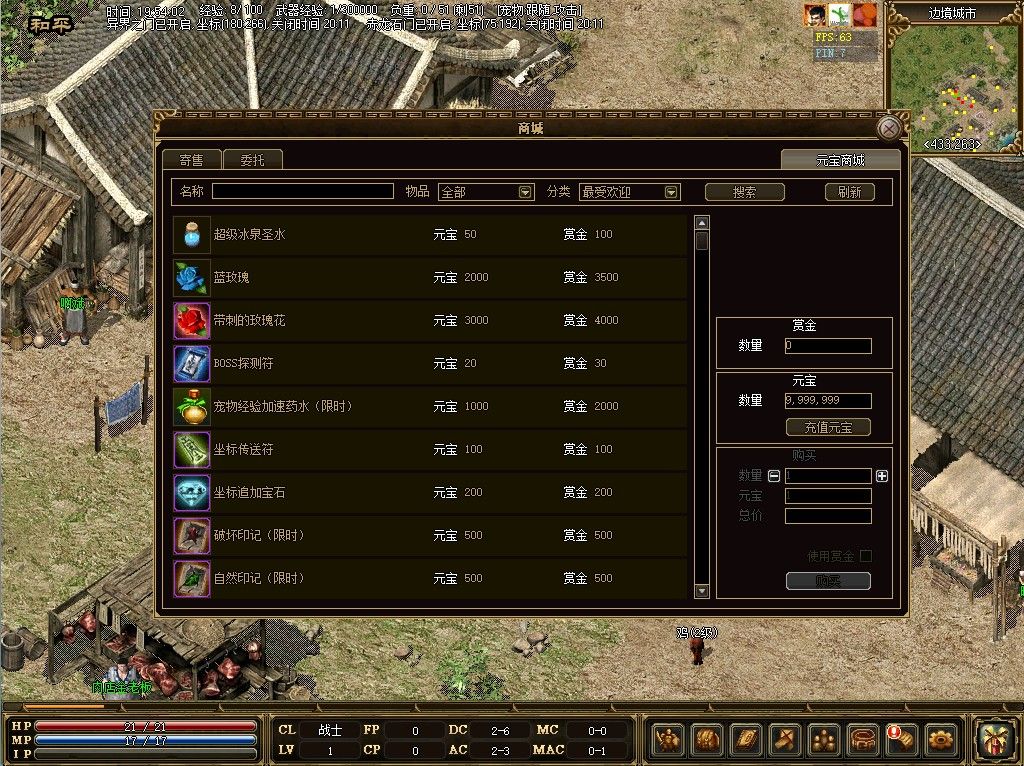Click the 名称 search text field
This screenshot has height=766, width=1024.
coord(302,191)
